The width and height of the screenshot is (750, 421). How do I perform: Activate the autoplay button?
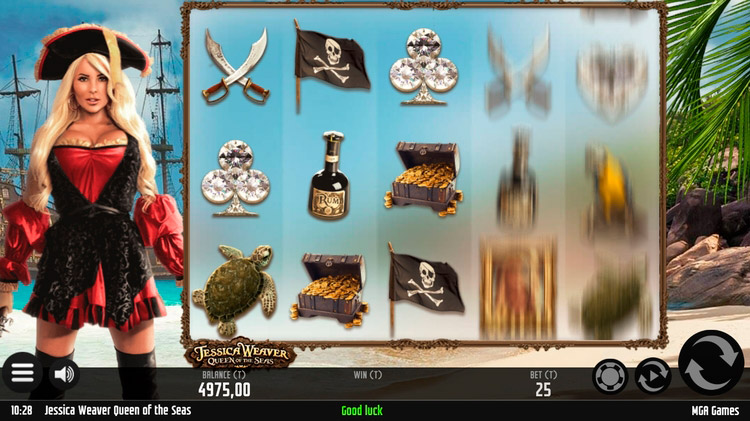(653, 376)
